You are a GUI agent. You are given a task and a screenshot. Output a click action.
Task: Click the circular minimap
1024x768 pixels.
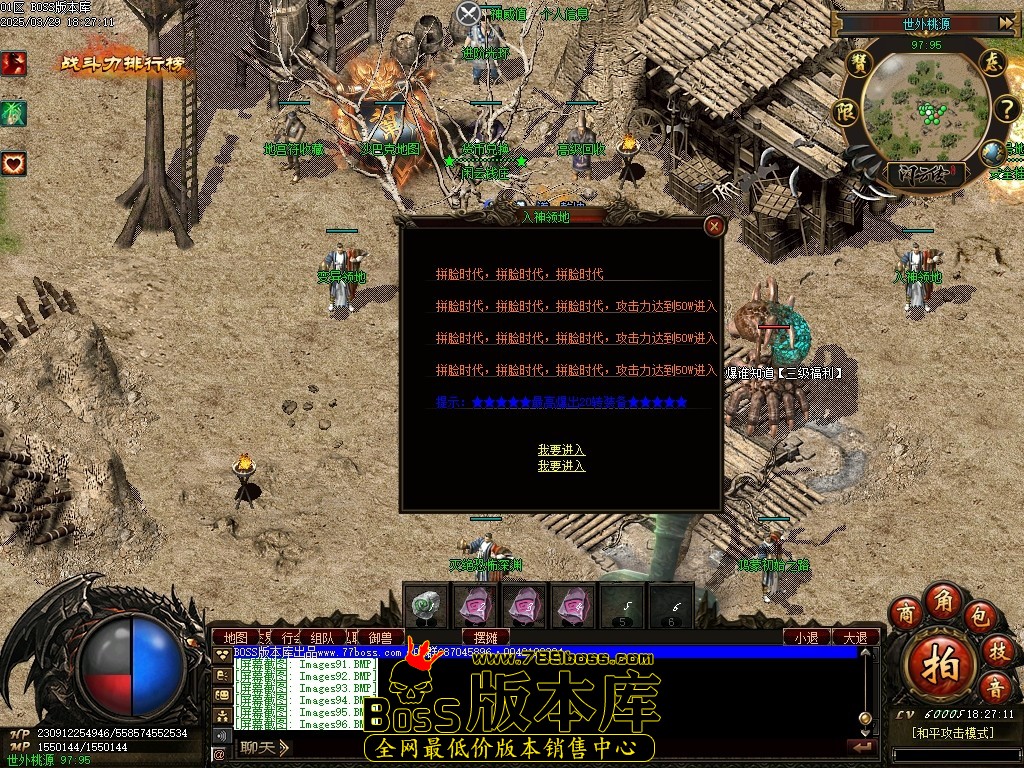pos(923,108)
